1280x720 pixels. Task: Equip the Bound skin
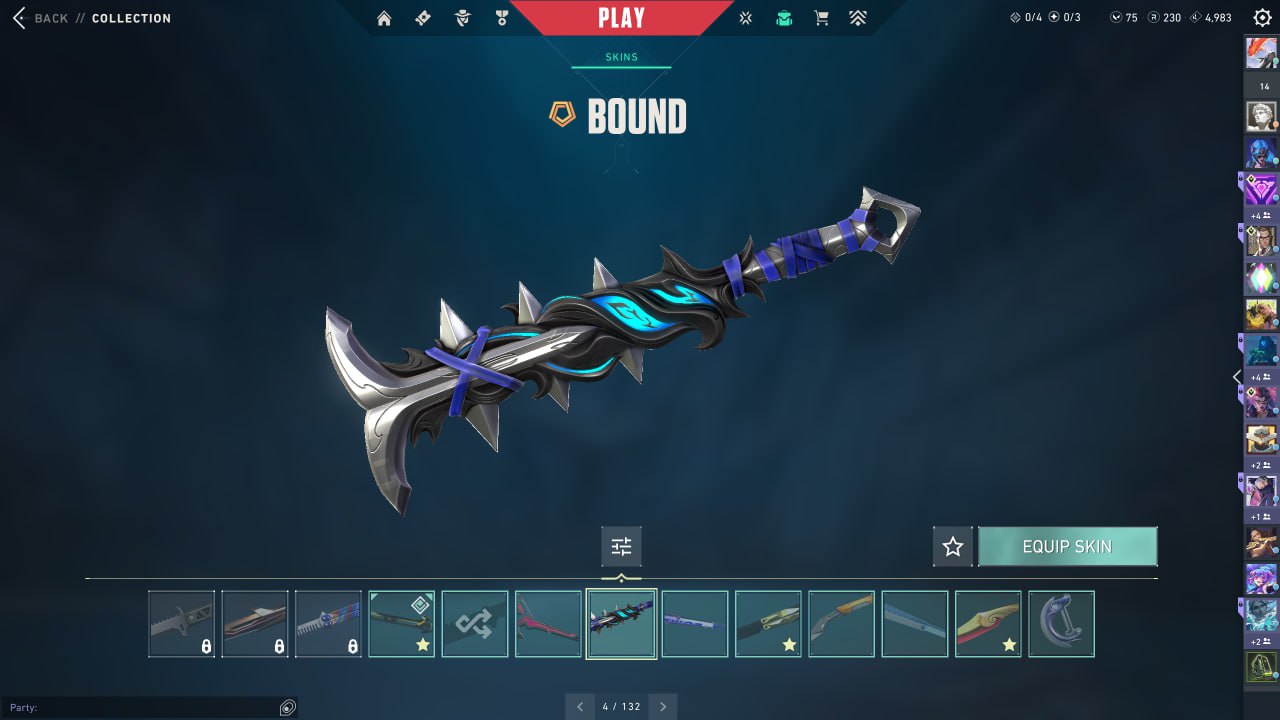coord(1067,547)
